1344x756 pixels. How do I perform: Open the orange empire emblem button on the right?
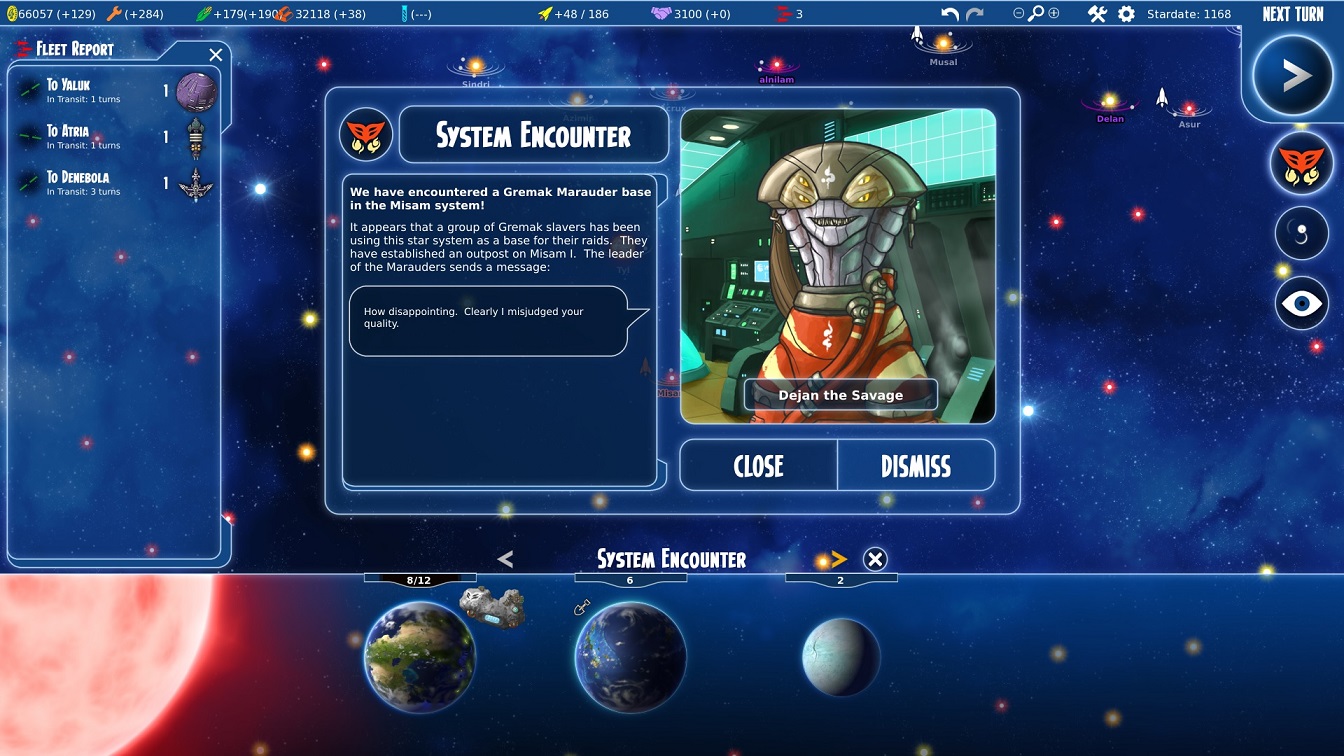click(x=1301, y=163)
